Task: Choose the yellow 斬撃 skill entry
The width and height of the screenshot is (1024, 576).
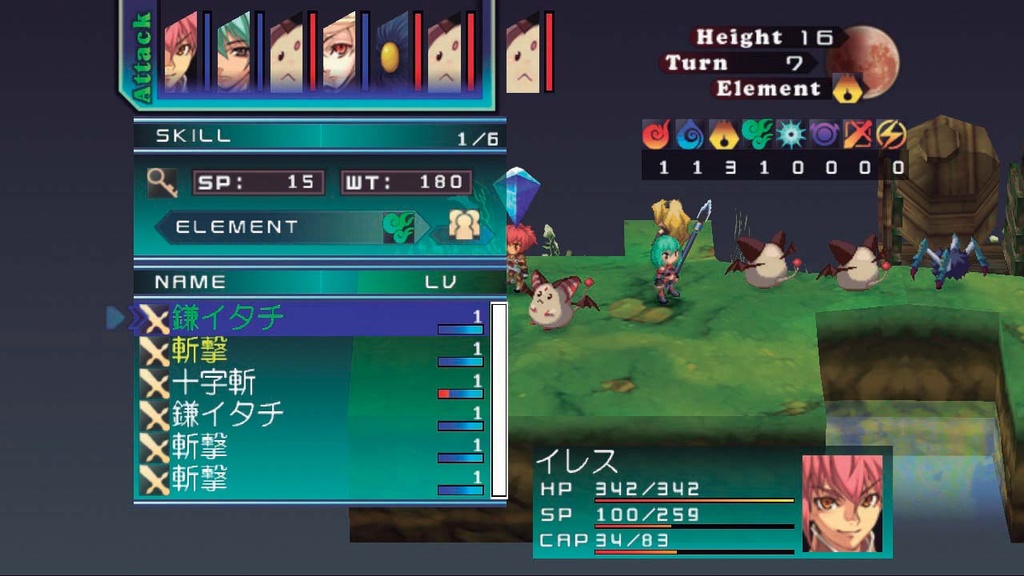Action: click(200, 350)
